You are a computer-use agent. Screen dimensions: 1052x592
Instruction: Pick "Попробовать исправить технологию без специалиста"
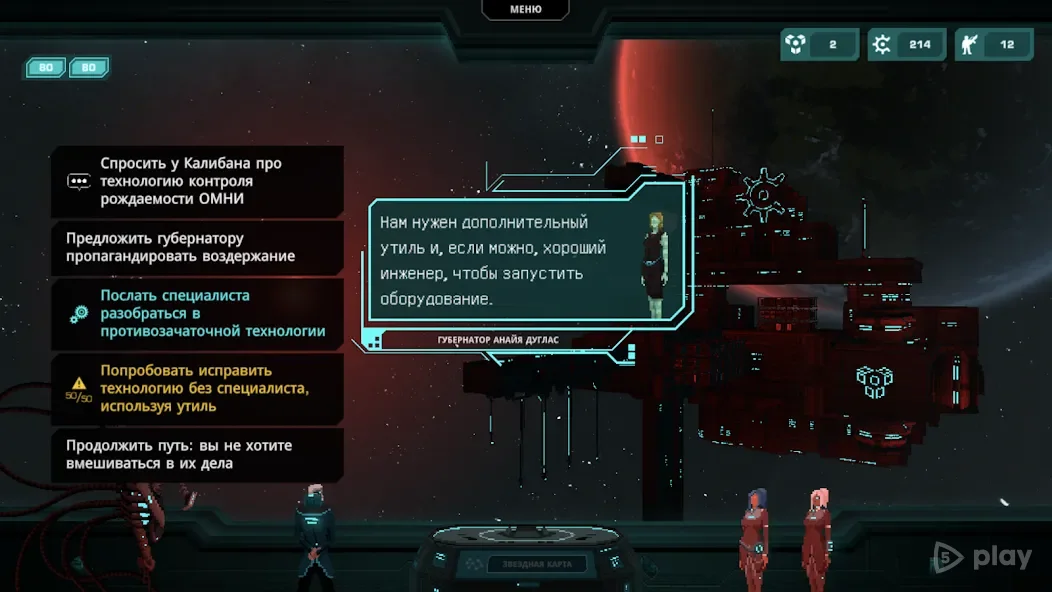point(197,388)
